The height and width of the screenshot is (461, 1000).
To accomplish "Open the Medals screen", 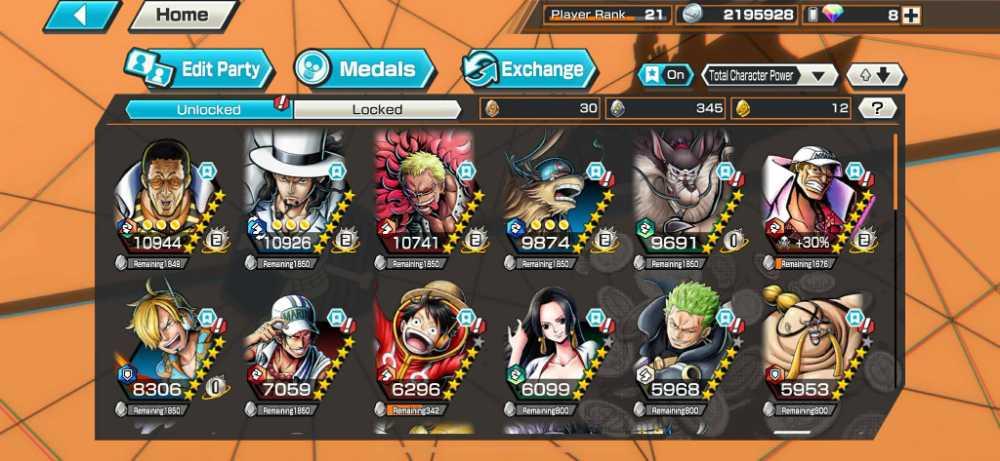I will click(x=366, y=69).
